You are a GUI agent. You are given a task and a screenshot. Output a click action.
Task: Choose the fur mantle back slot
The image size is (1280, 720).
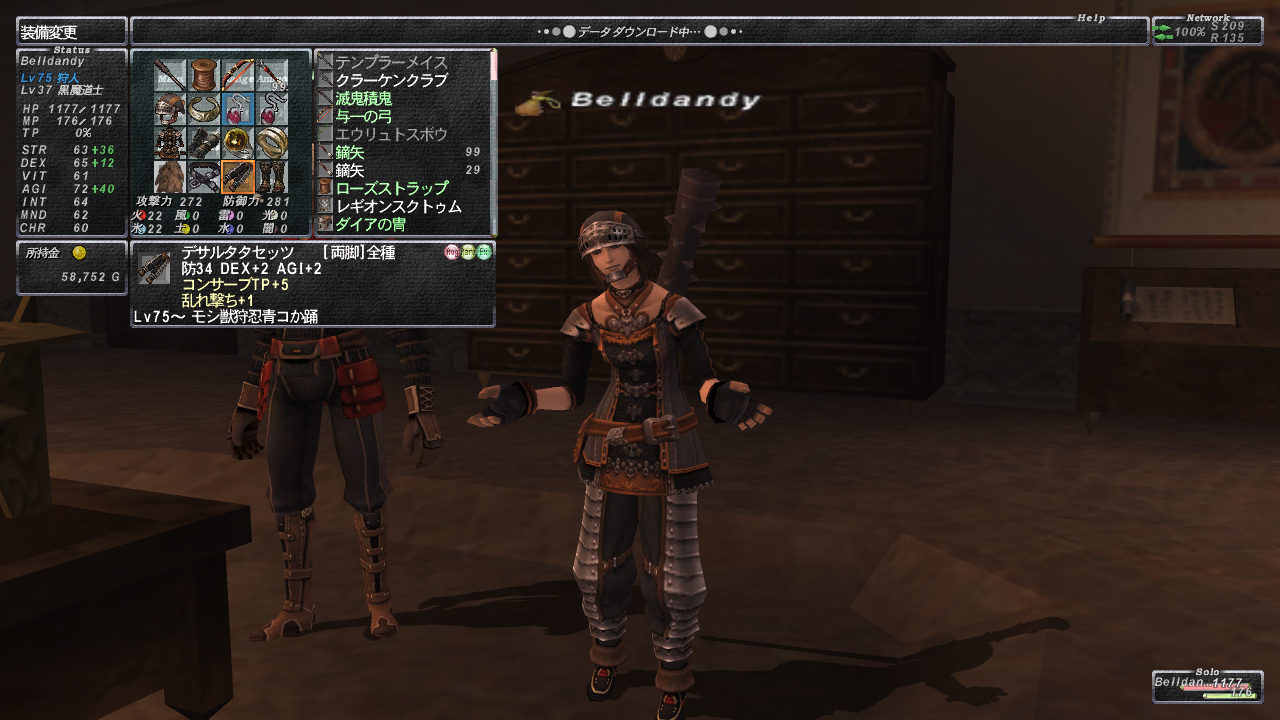point(170,177)
